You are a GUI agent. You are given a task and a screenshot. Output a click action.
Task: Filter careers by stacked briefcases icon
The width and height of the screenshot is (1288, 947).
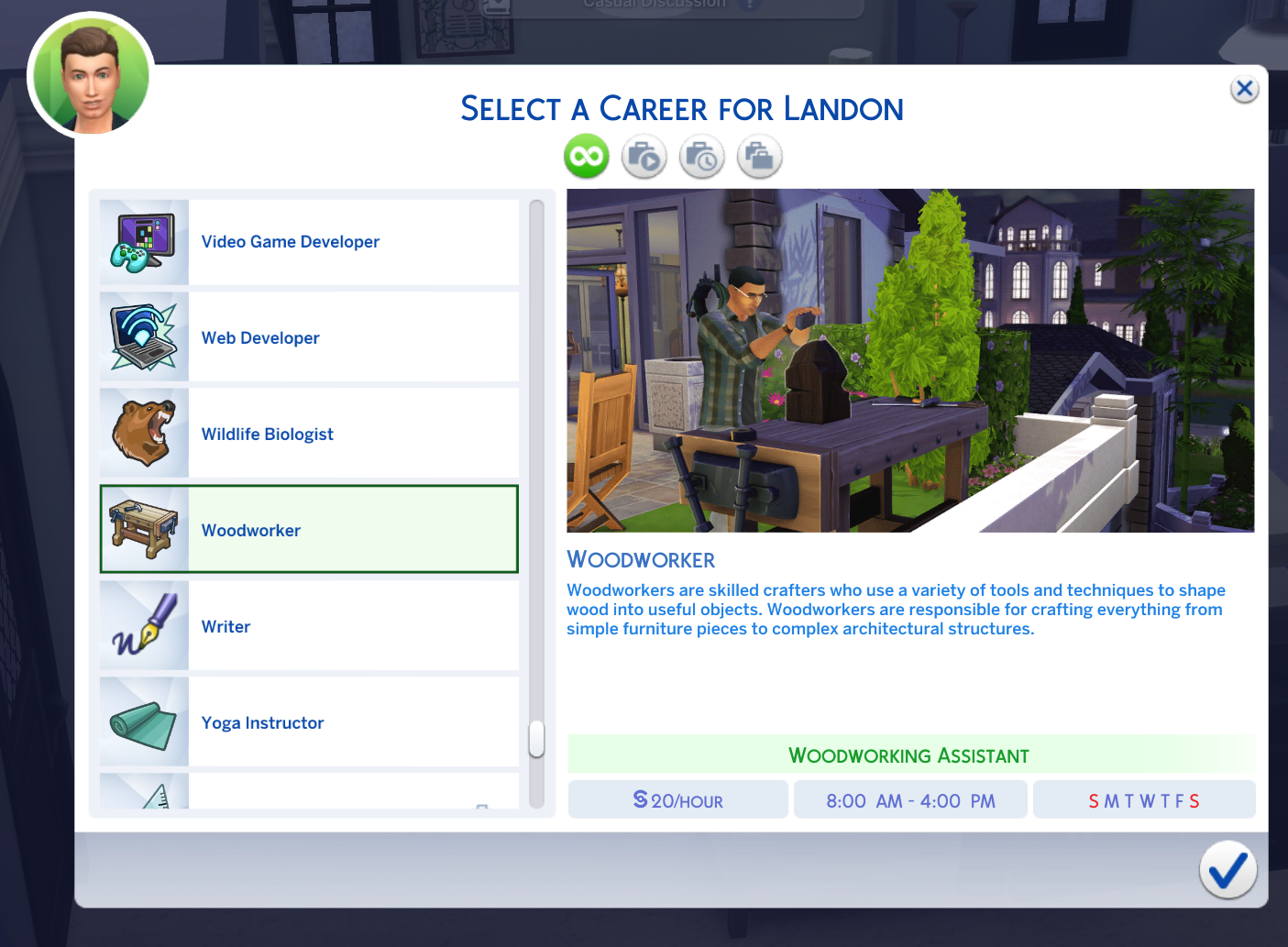[760, 157]
